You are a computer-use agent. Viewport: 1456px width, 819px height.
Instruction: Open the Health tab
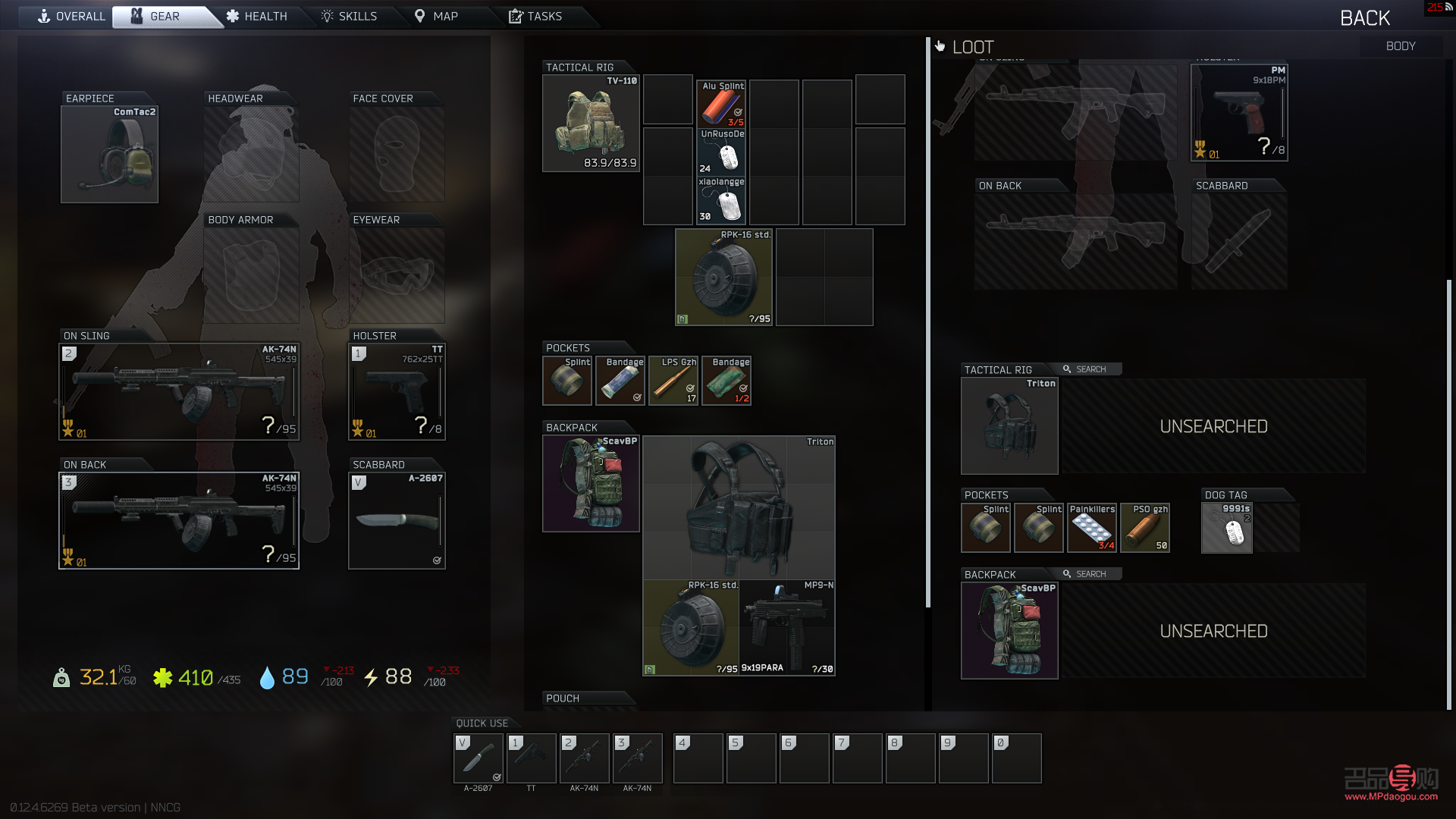(x=257, y=17)
